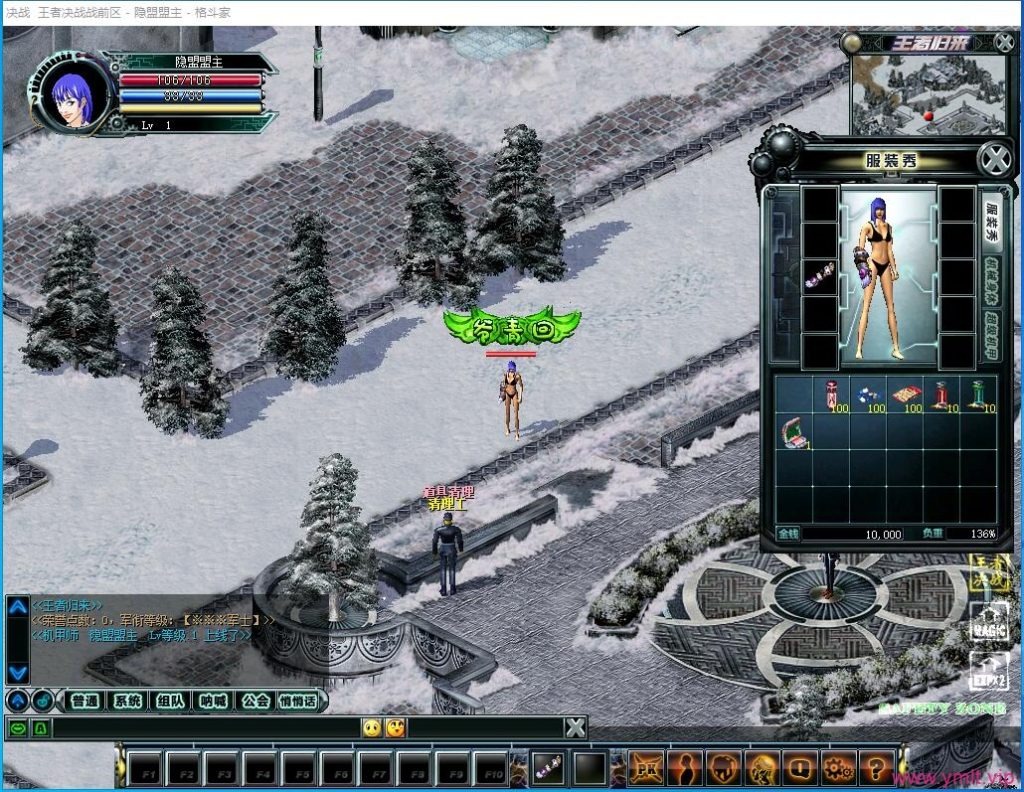
Task: Close the 服装秀 equipment panel
Action: (x=994, y=160)
